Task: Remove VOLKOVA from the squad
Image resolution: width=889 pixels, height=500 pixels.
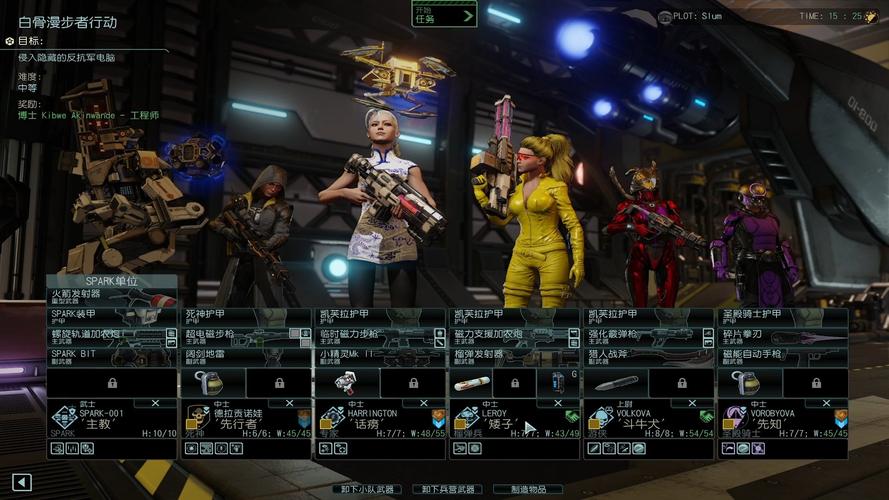Action: [689, 403]
